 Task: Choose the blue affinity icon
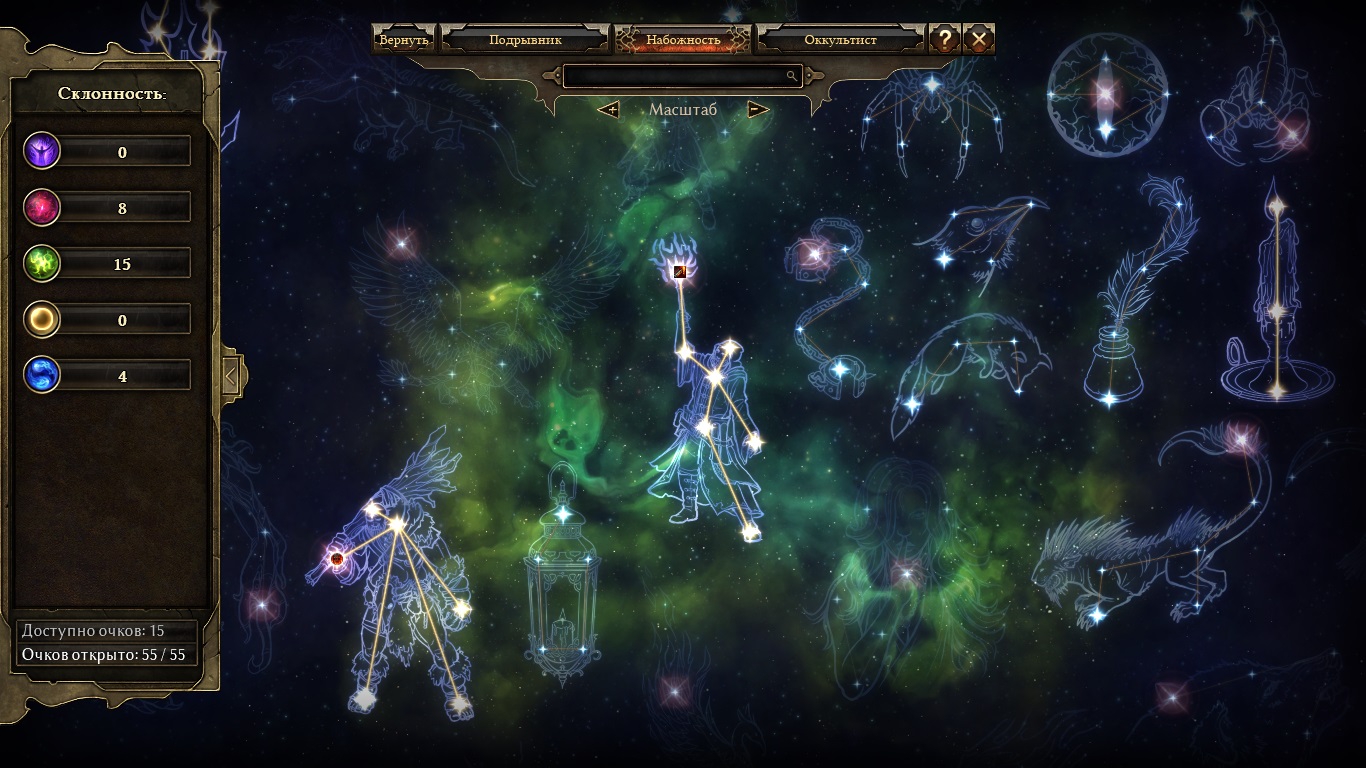43,376
